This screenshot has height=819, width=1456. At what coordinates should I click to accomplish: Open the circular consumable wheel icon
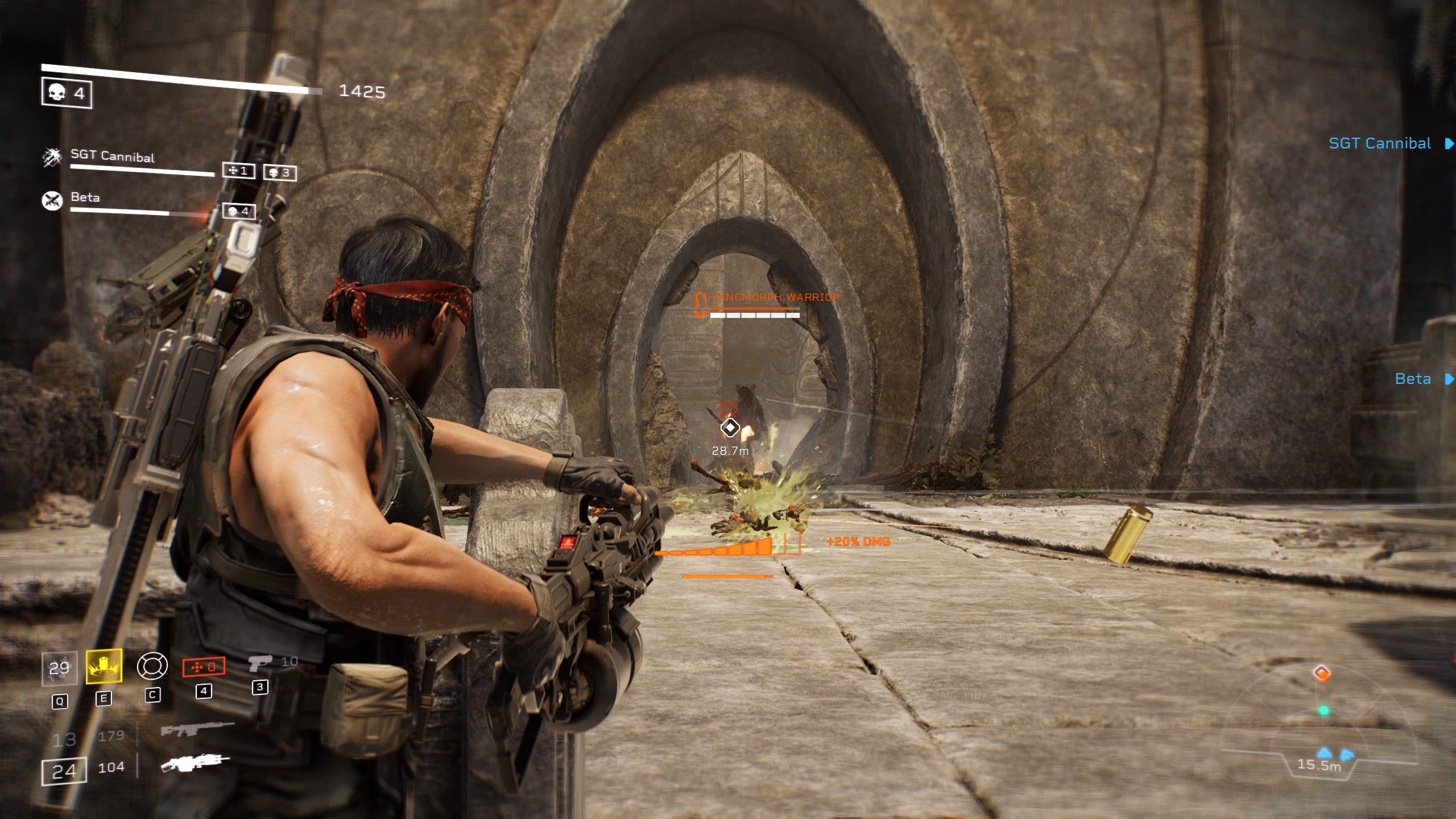[x=152, y=666]
